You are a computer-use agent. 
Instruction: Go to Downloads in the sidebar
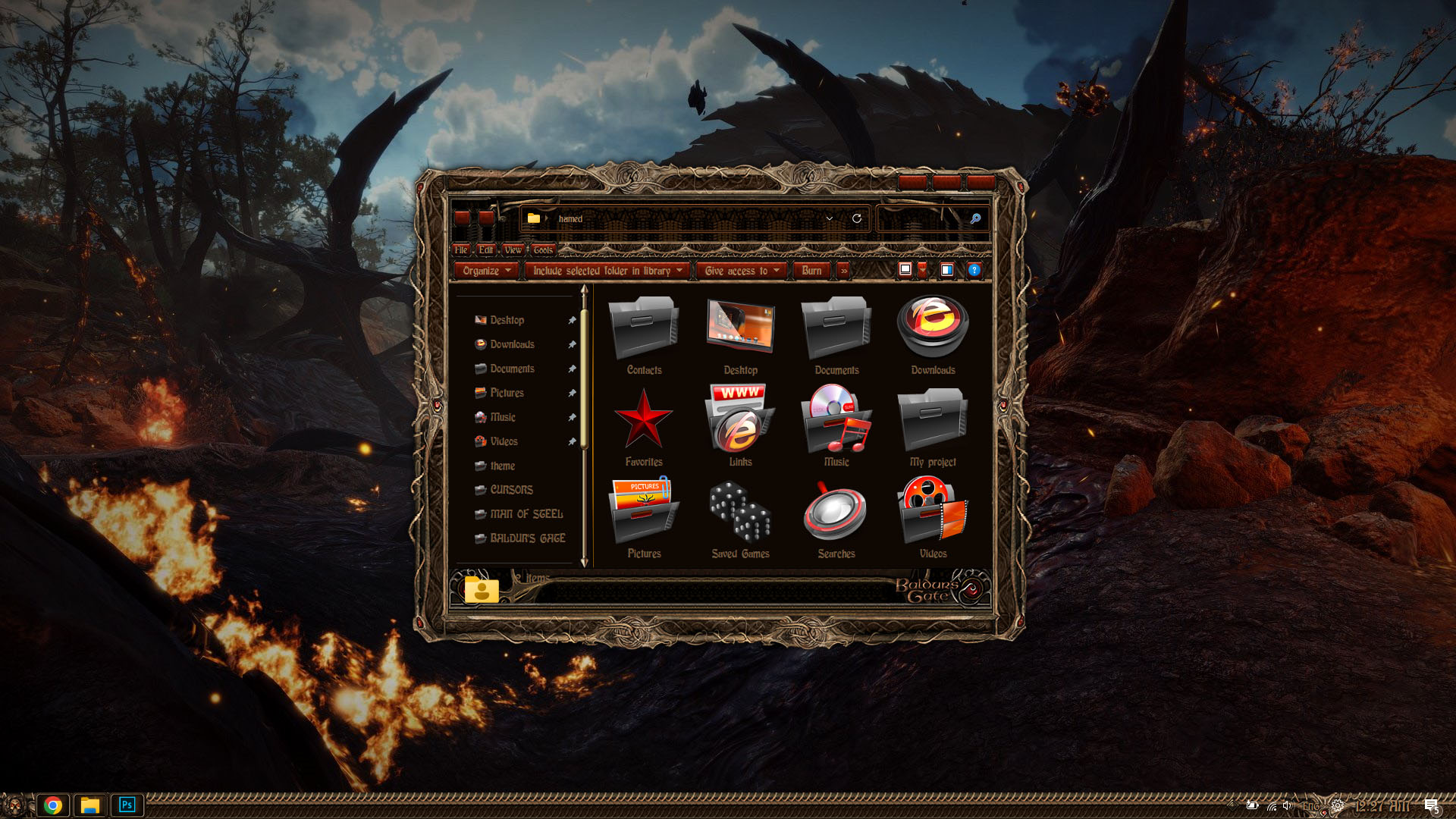click(512, 344)
